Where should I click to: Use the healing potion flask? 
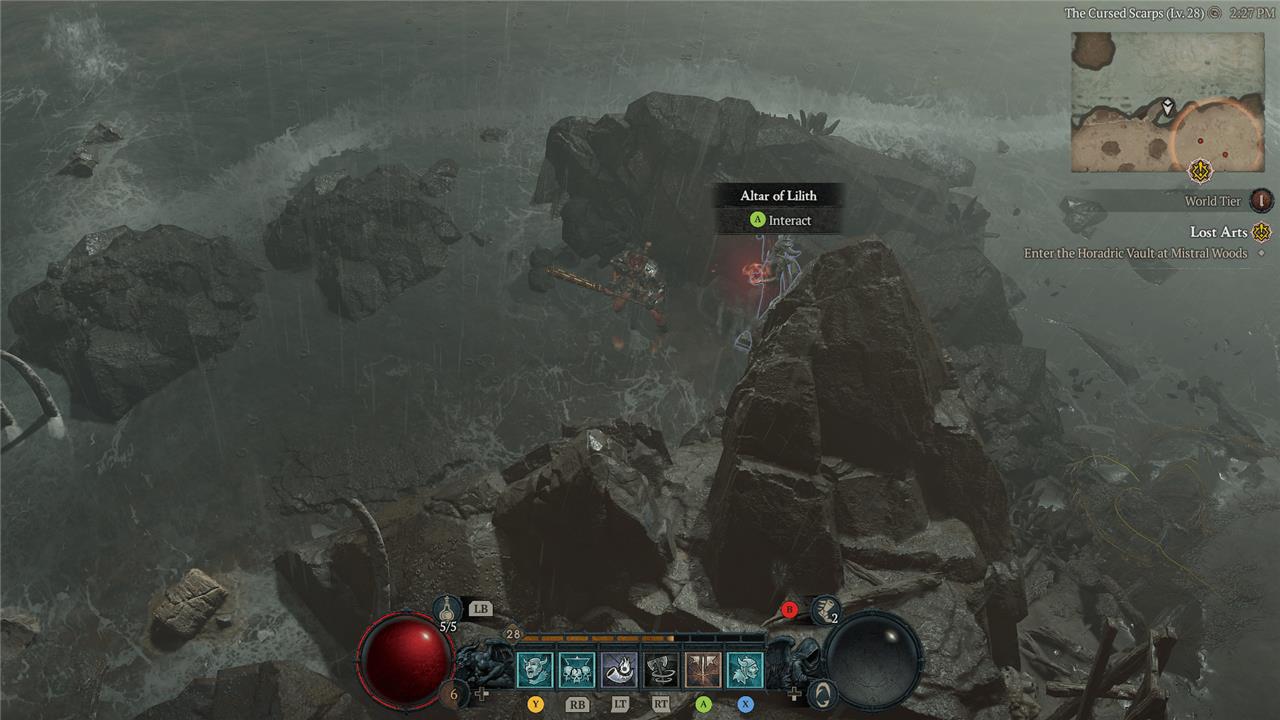tap(447, 609)
